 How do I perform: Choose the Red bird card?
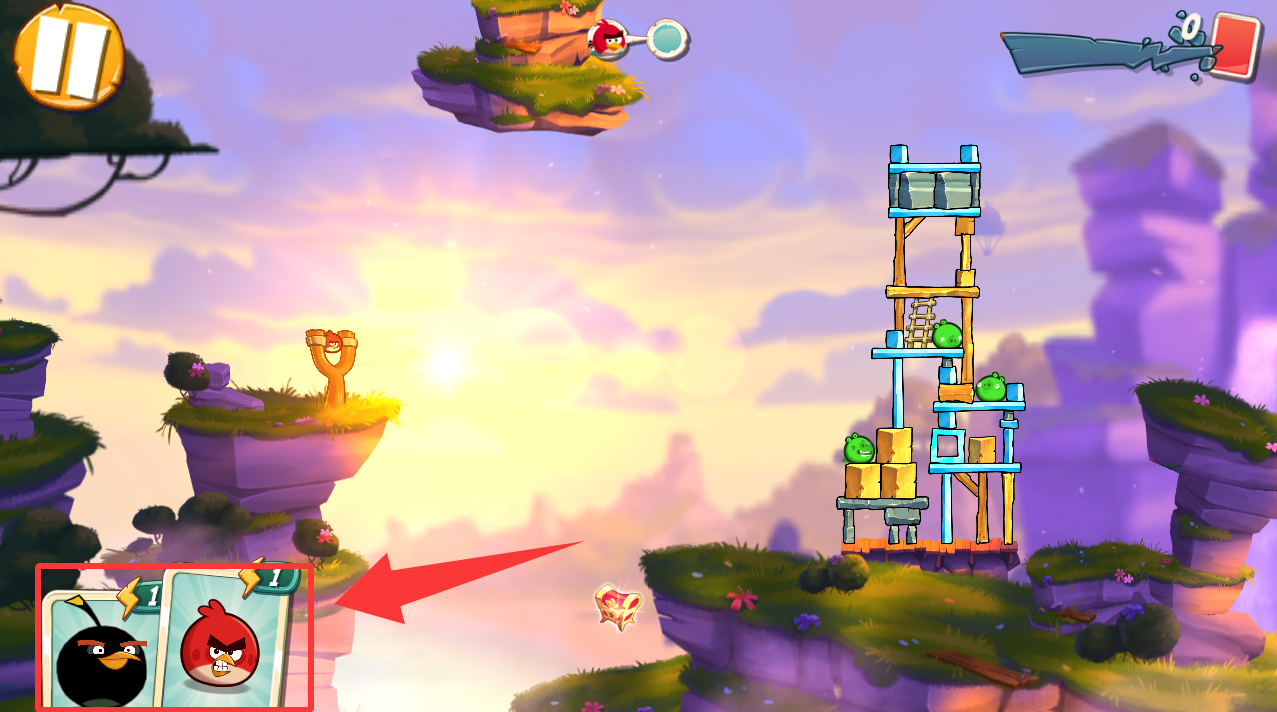click(x=224, y=640)
